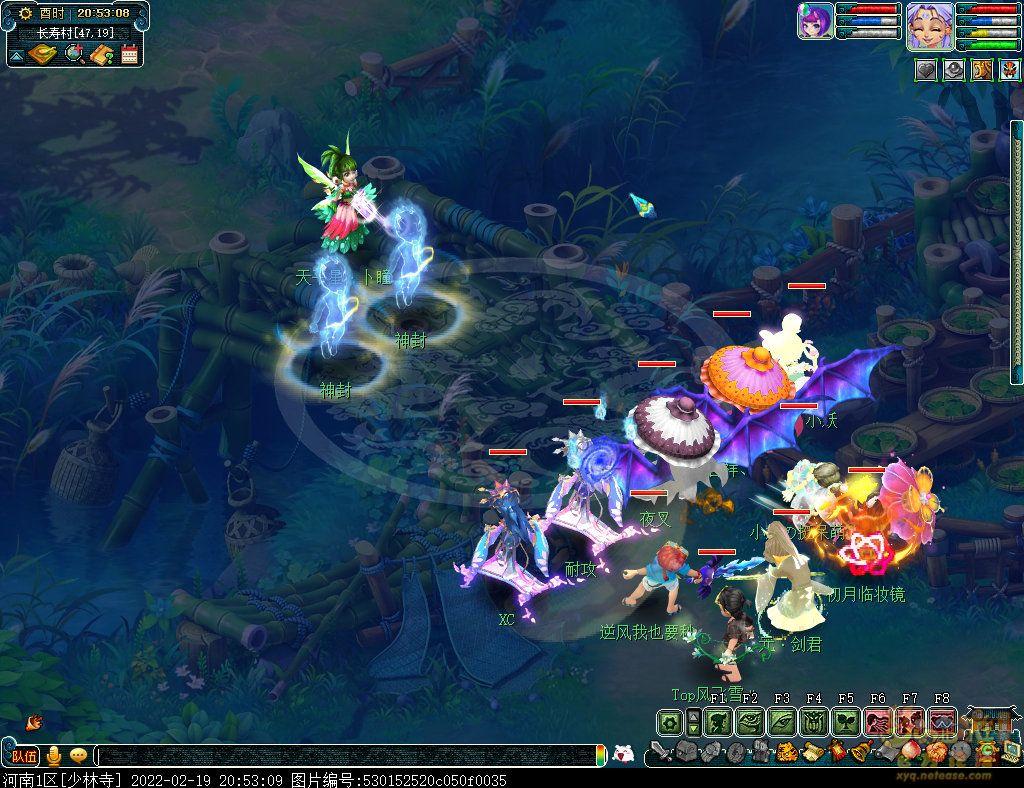Open the golden bell toolbar icon
This screenshot has height=788, width=1024.
coord(859,752)
